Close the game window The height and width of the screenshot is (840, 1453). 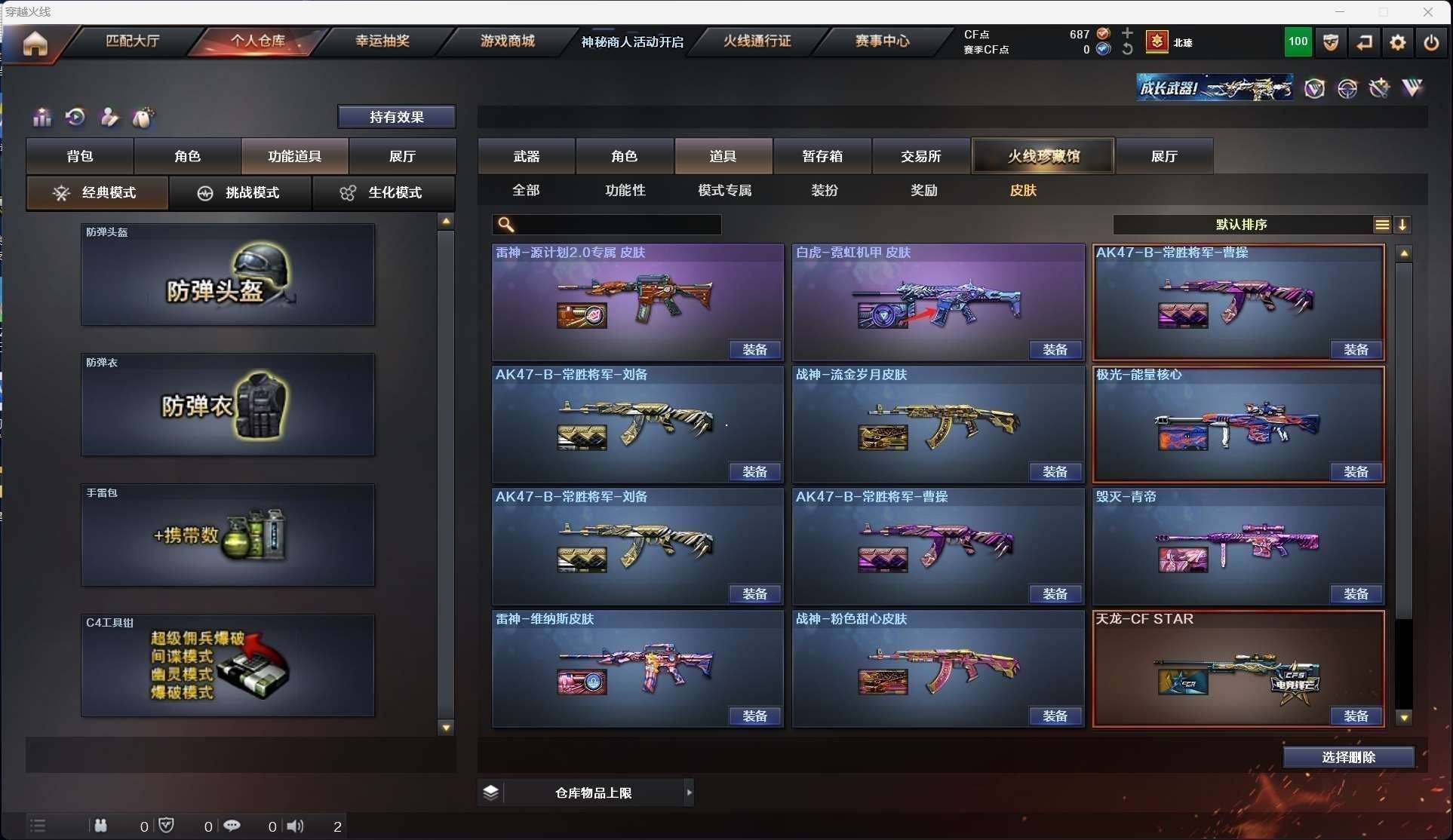point(1427,12)
